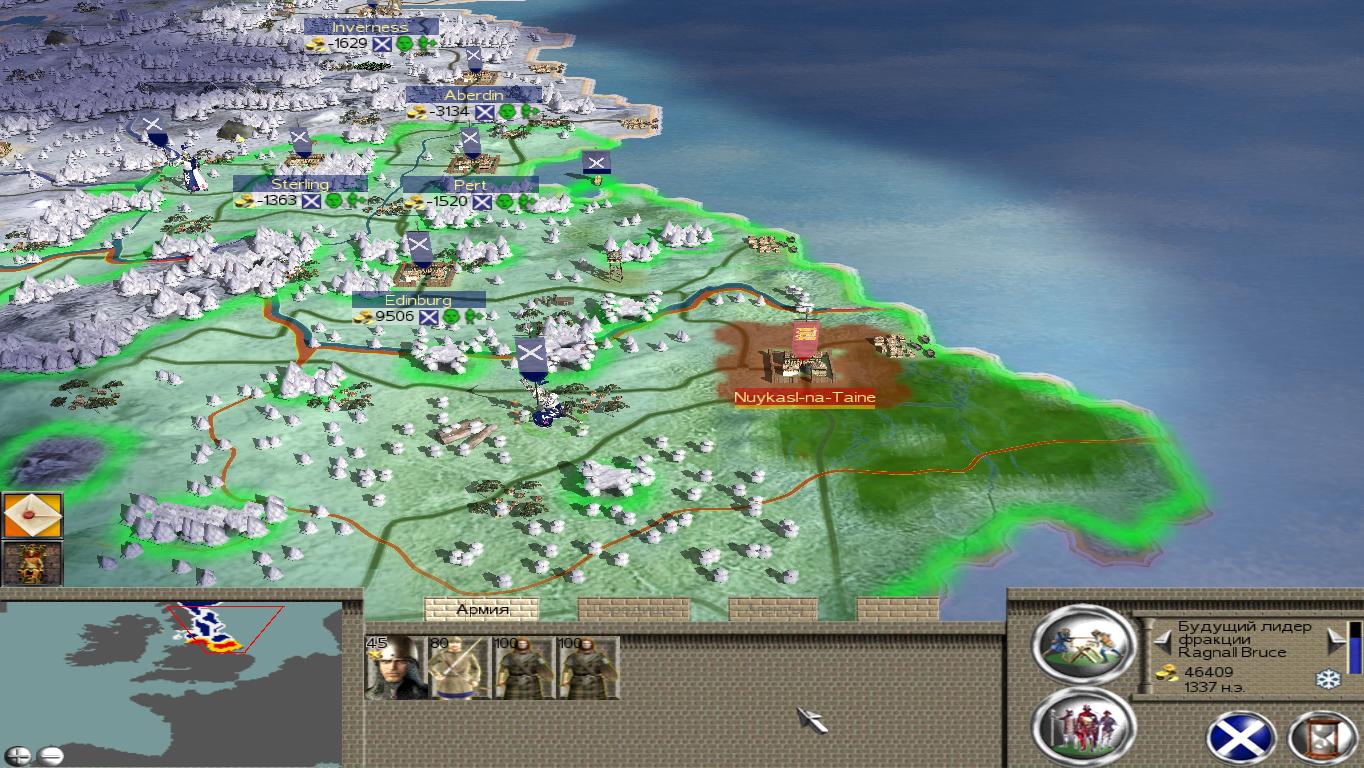The width and height of the screenshot is (1364, 768).
Task: Open the greyed-out Агенты tab
Action: [772, 609]
